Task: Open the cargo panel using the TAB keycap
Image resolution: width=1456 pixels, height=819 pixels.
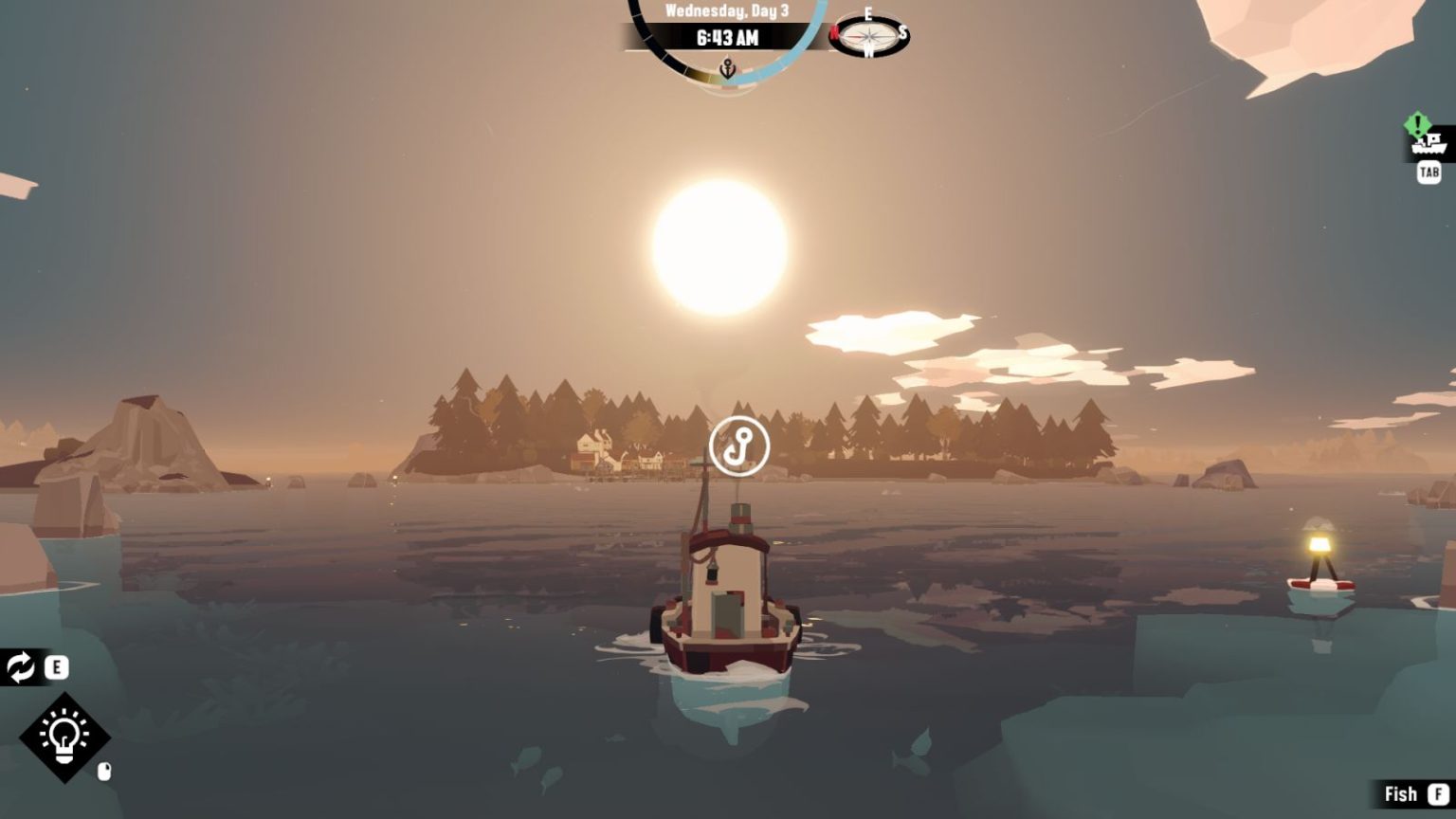Action: (1429, 173)
